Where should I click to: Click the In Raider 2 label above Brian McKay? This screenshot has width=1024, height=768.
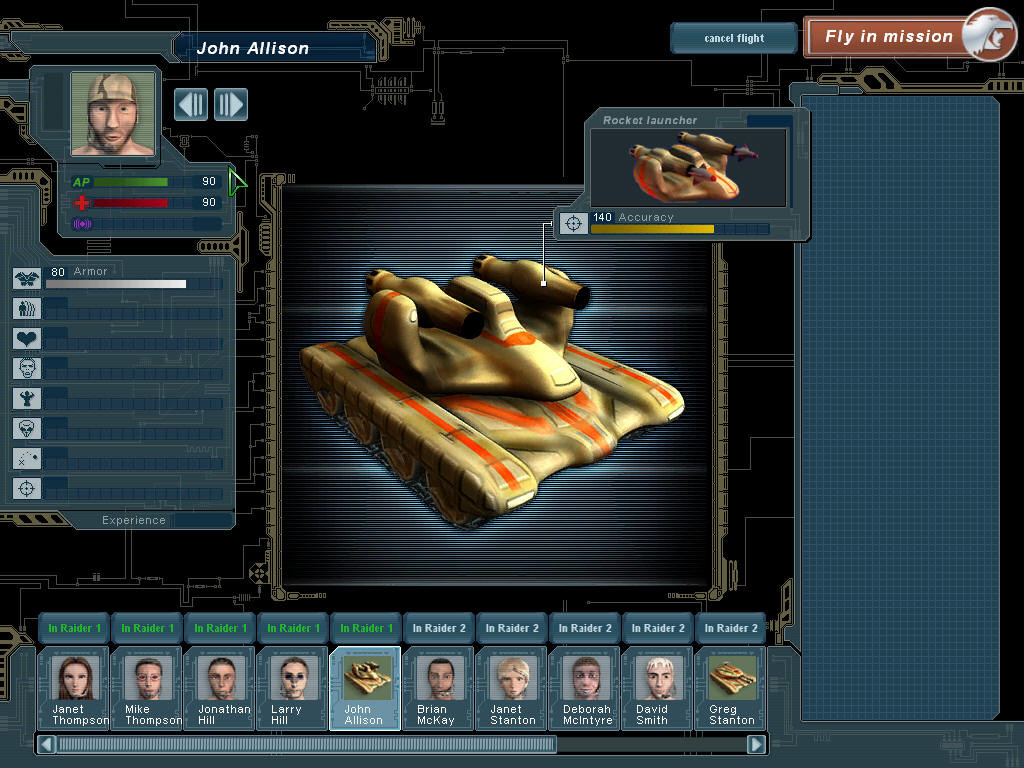[x=439, y=628]
